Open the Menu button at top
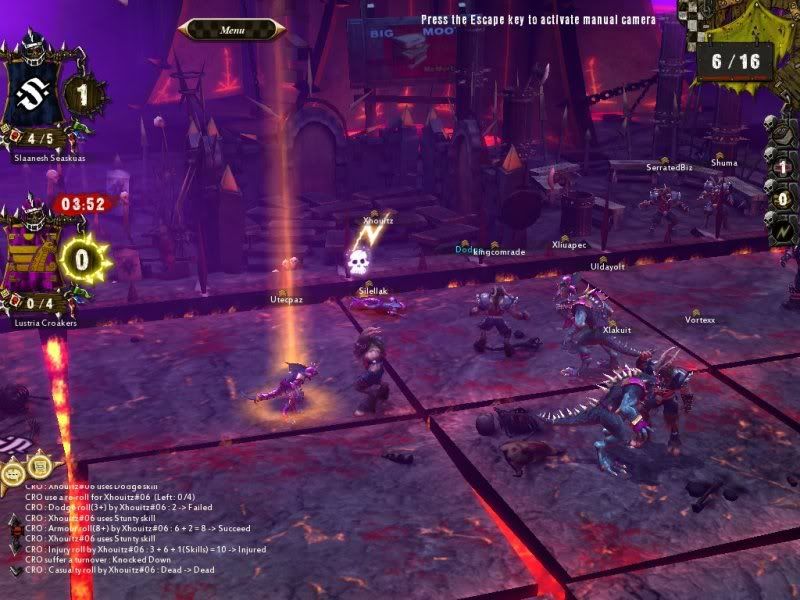 231,30
